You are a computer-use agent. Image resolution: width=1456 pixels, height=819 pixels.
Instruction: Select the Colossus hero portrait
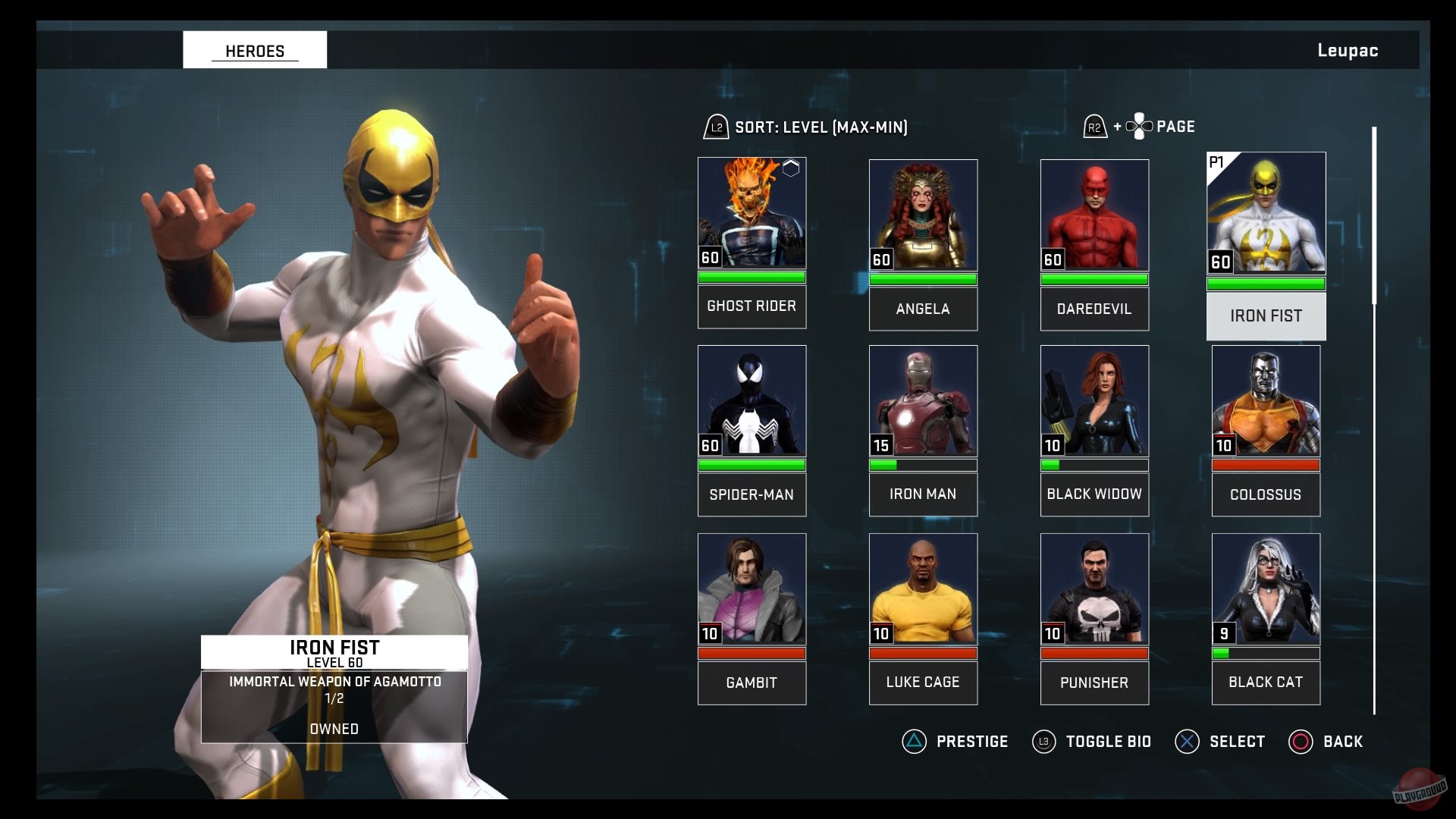click(1266, 402)
